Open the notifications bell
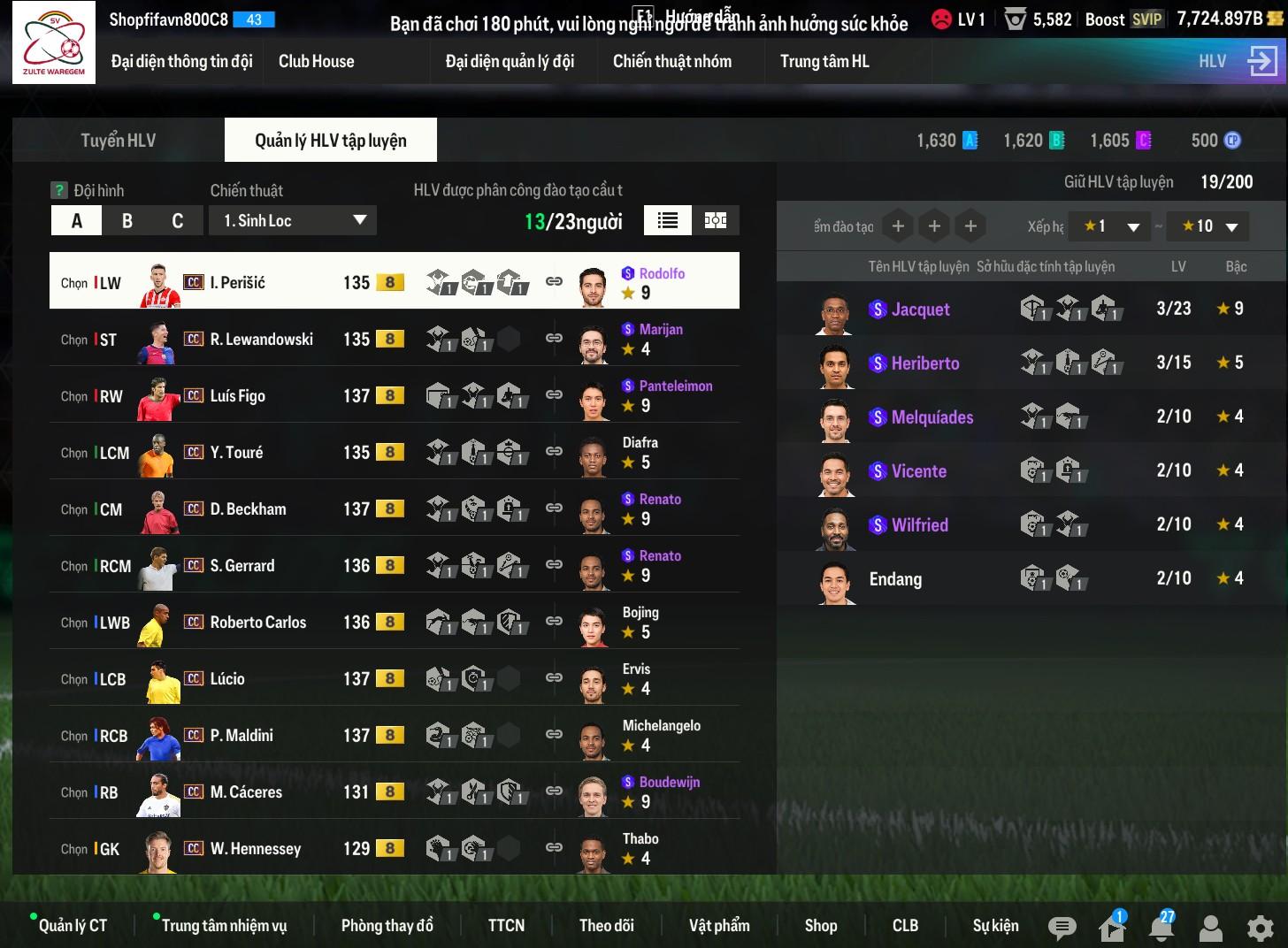This screenshot has height=948, width=1288. [1161, 927]
